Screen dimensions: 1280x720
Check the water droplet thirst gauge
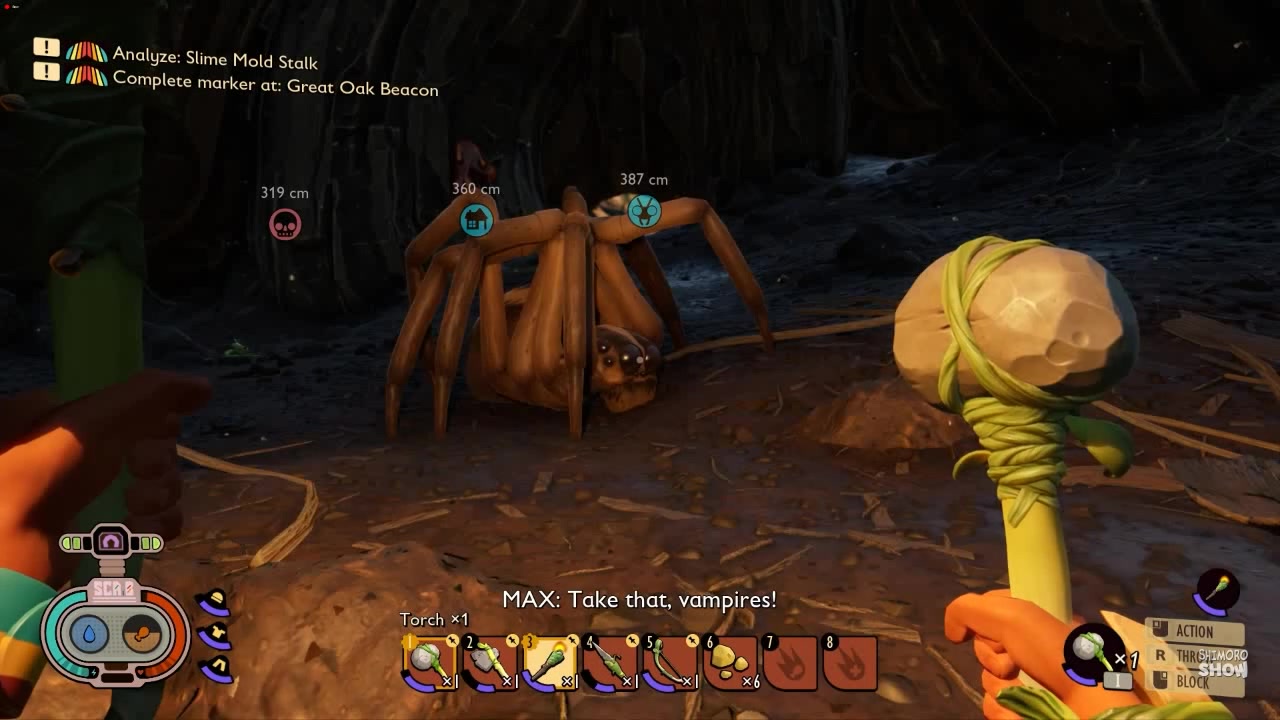point(89,634)
